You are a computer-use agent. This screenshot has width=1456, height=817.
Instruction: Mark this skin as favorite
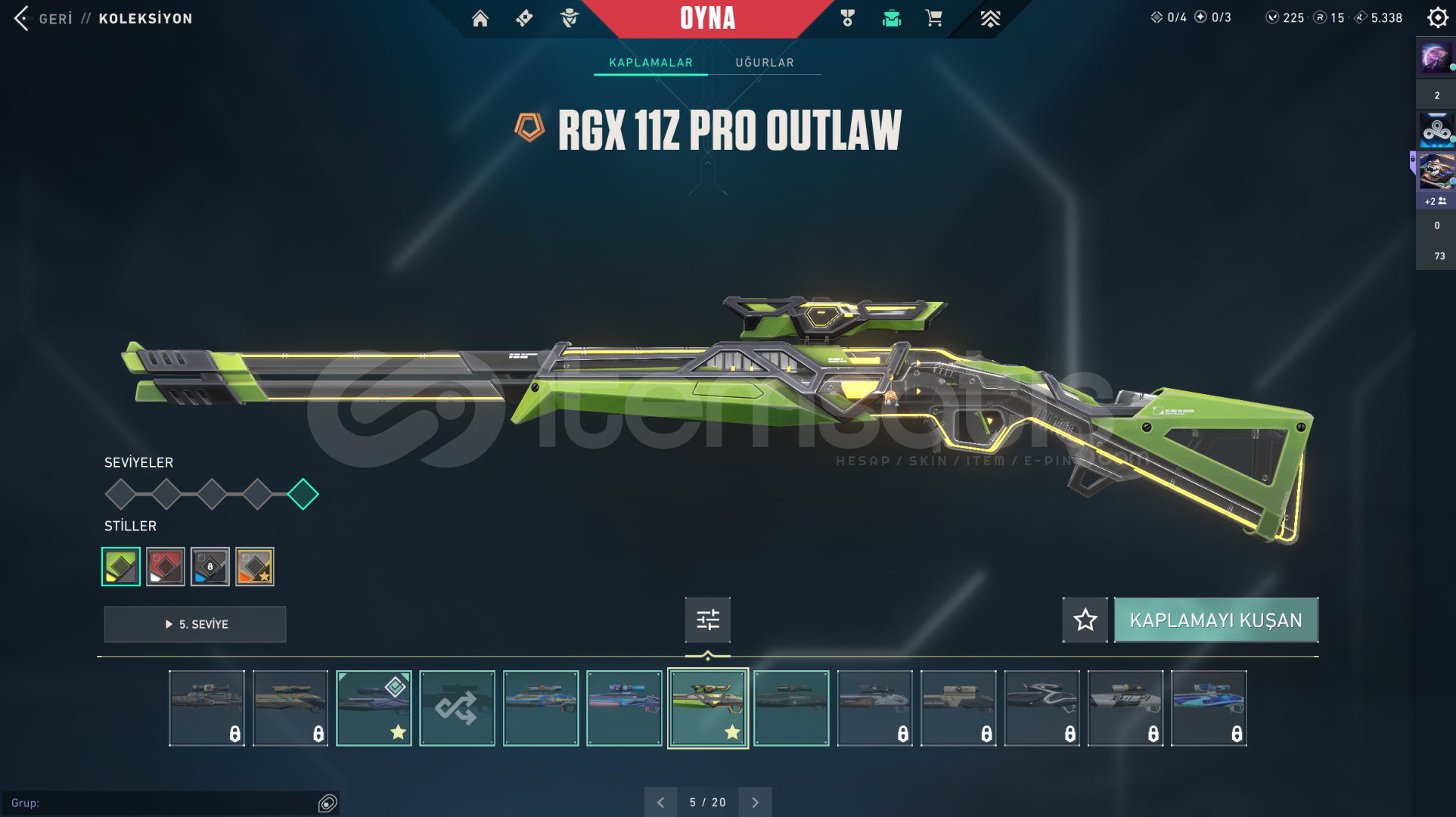[x=1085, y=620]
